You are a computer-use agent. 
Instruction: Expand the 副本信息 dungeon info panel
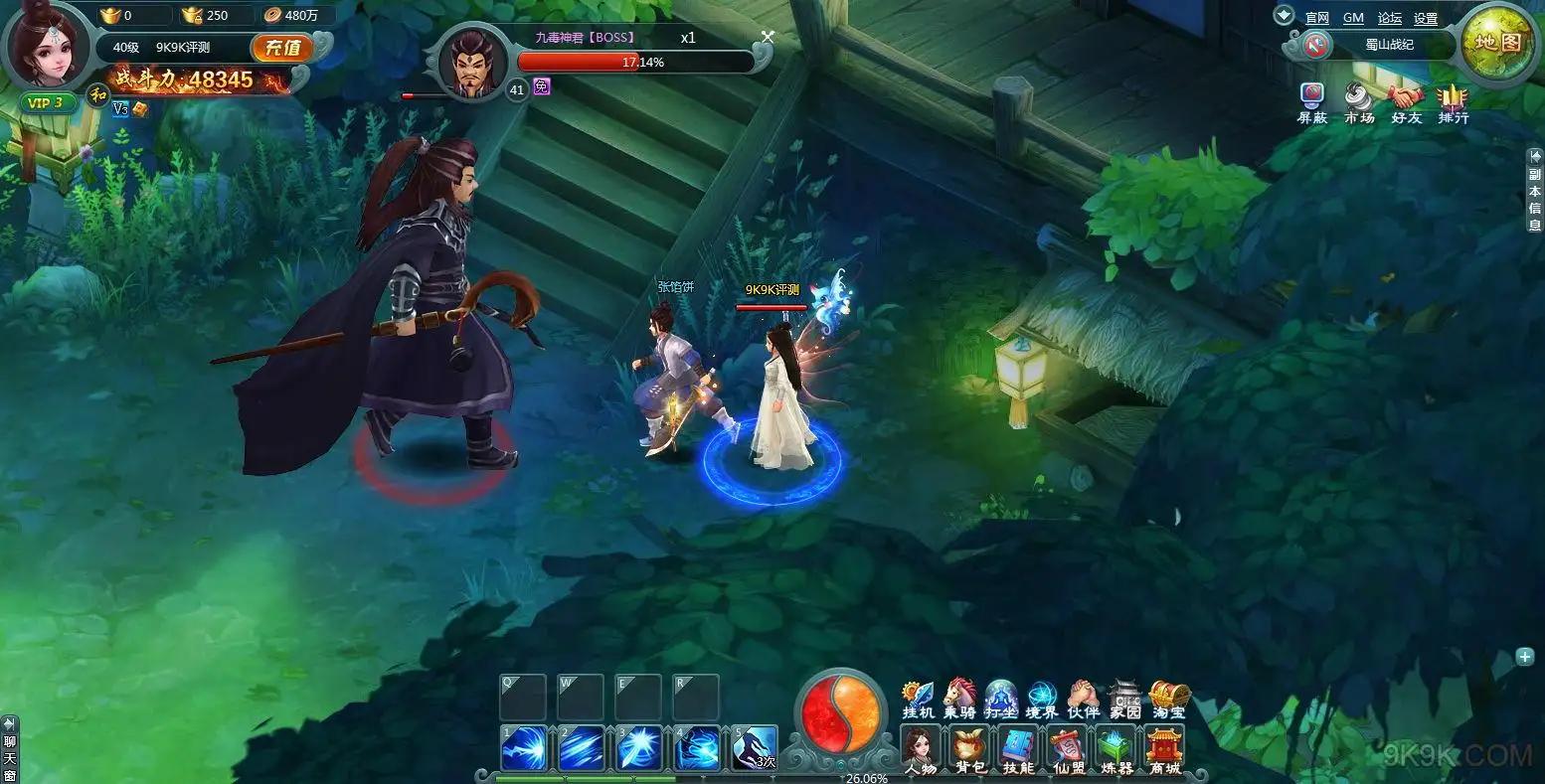[x=1535, y=189]
